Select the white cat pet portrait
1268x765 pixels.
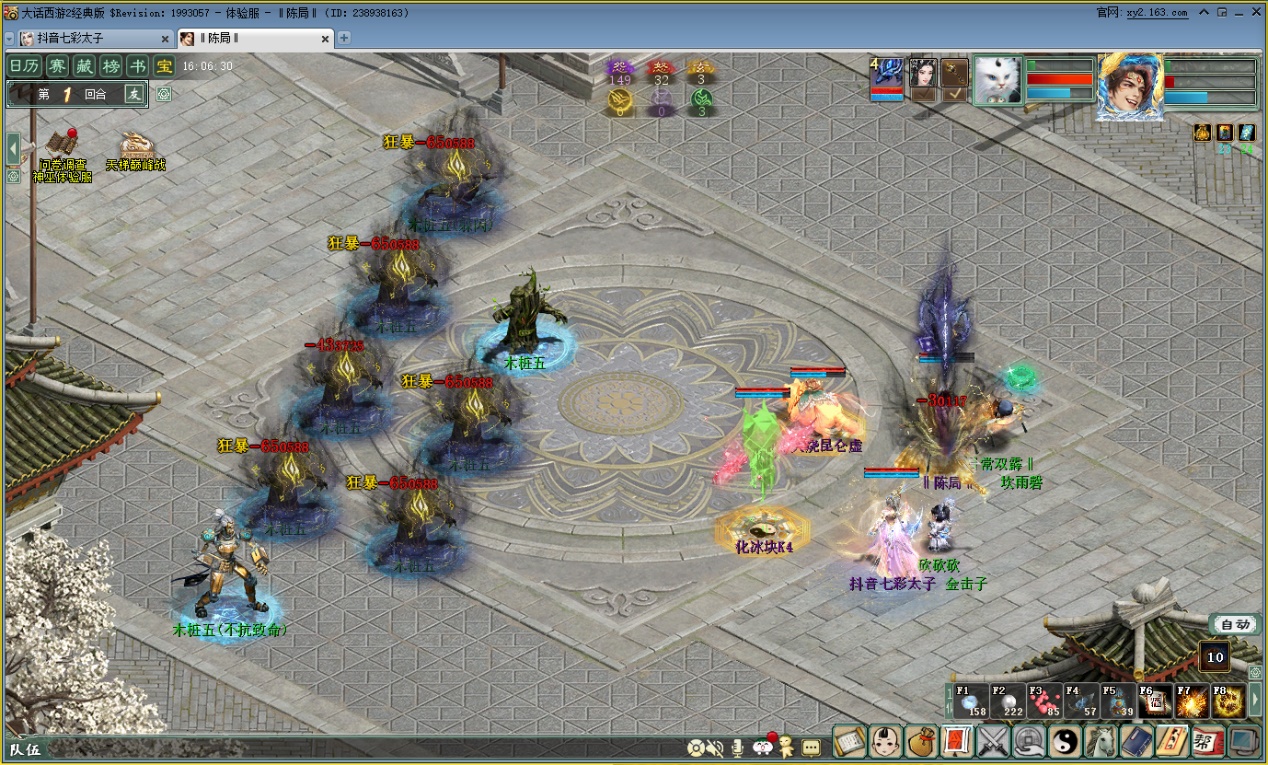(997, 80)
